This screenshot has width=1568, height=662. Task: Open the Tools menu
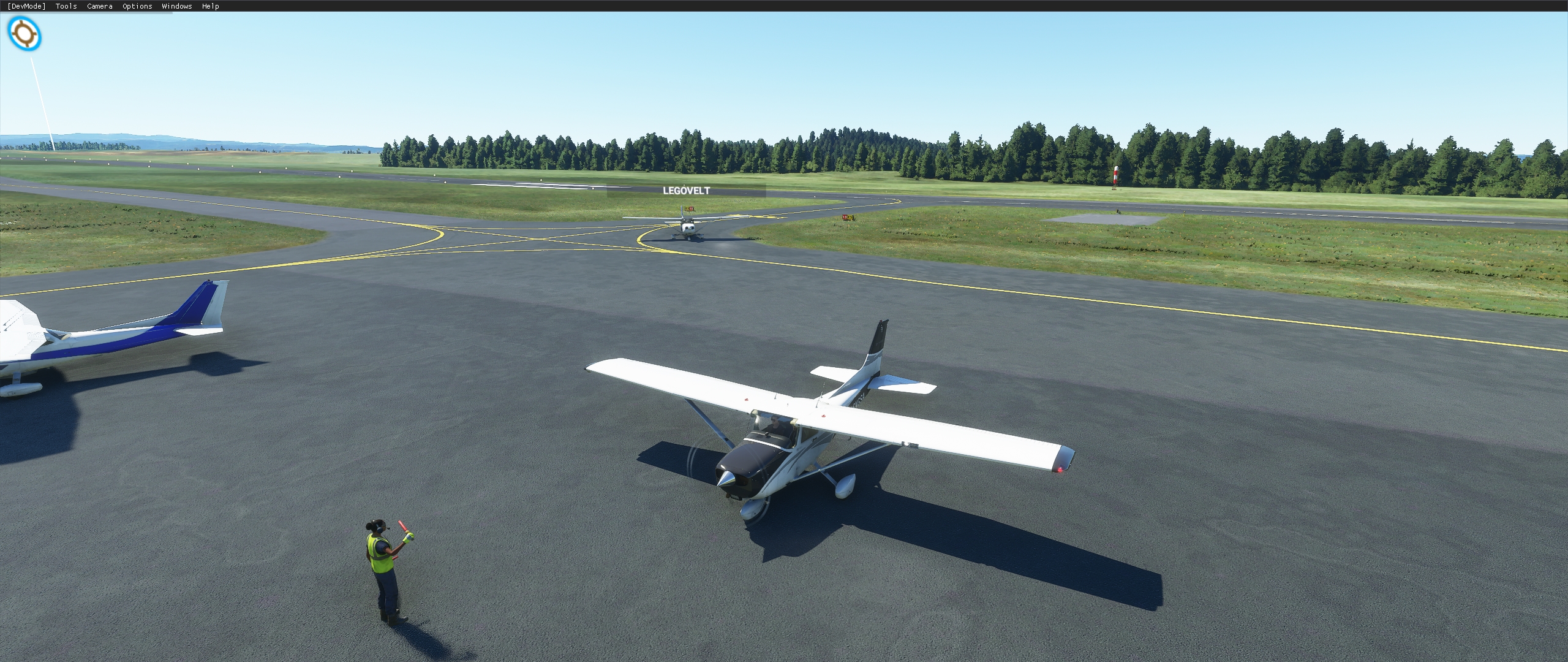[x=65, y=6]
